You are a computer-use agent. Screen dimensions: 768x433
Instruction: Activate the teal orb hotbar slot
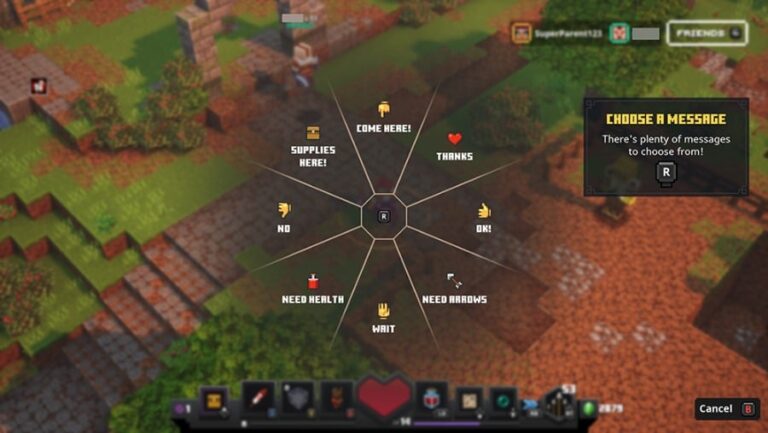503,401
